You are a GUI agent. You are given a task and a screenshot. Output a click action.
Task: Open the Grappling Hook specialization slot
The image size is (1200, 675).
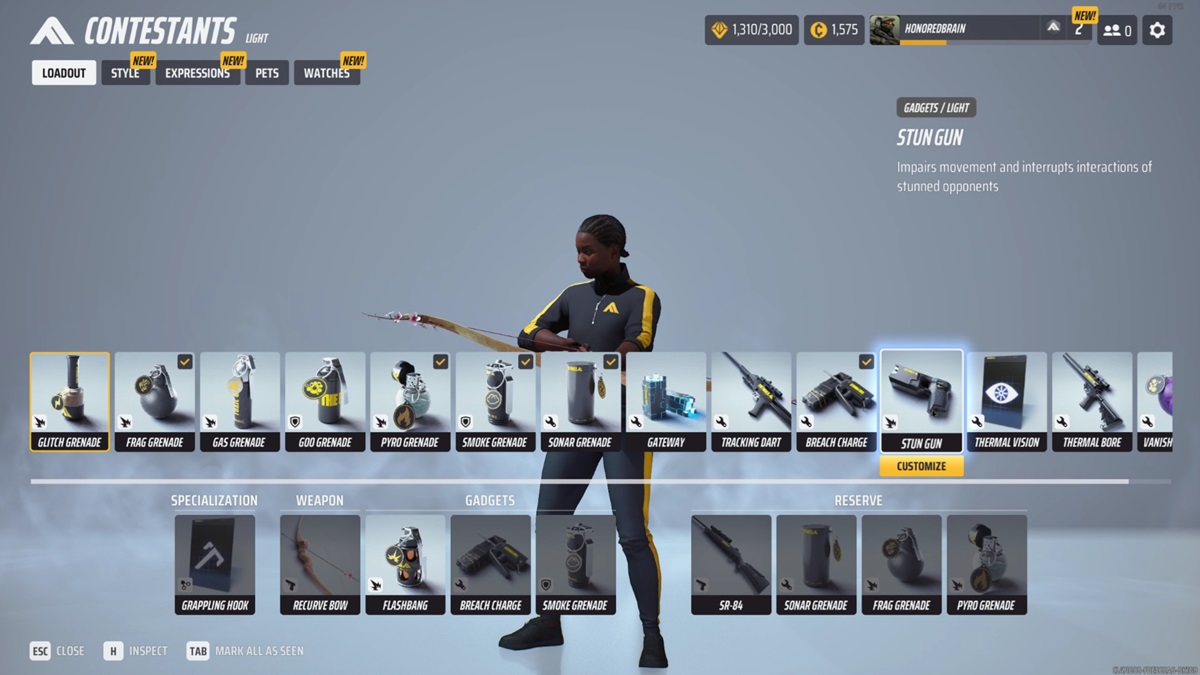(x=215, y=564)
